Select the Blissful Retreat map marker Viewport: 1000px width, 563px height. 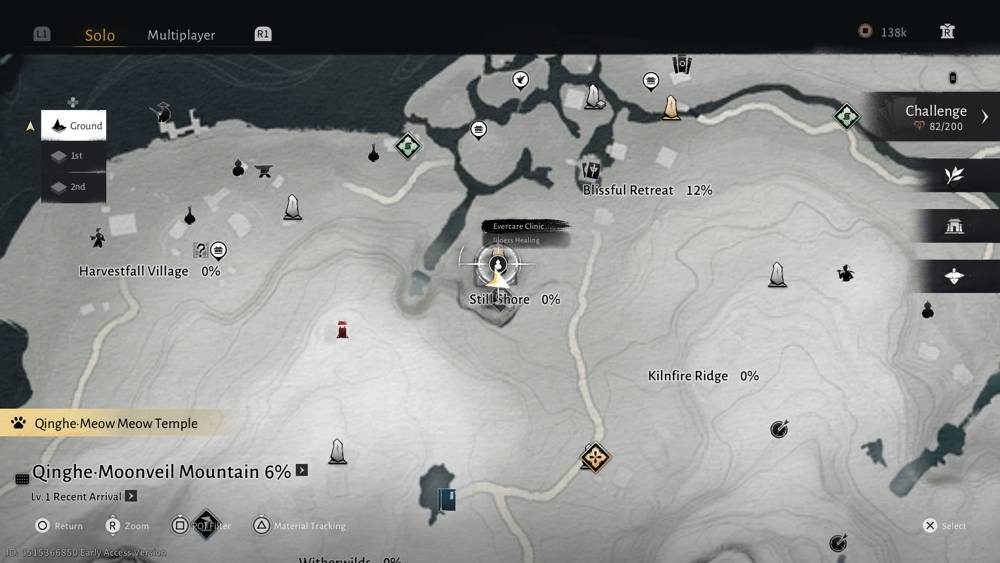[591, 171]
